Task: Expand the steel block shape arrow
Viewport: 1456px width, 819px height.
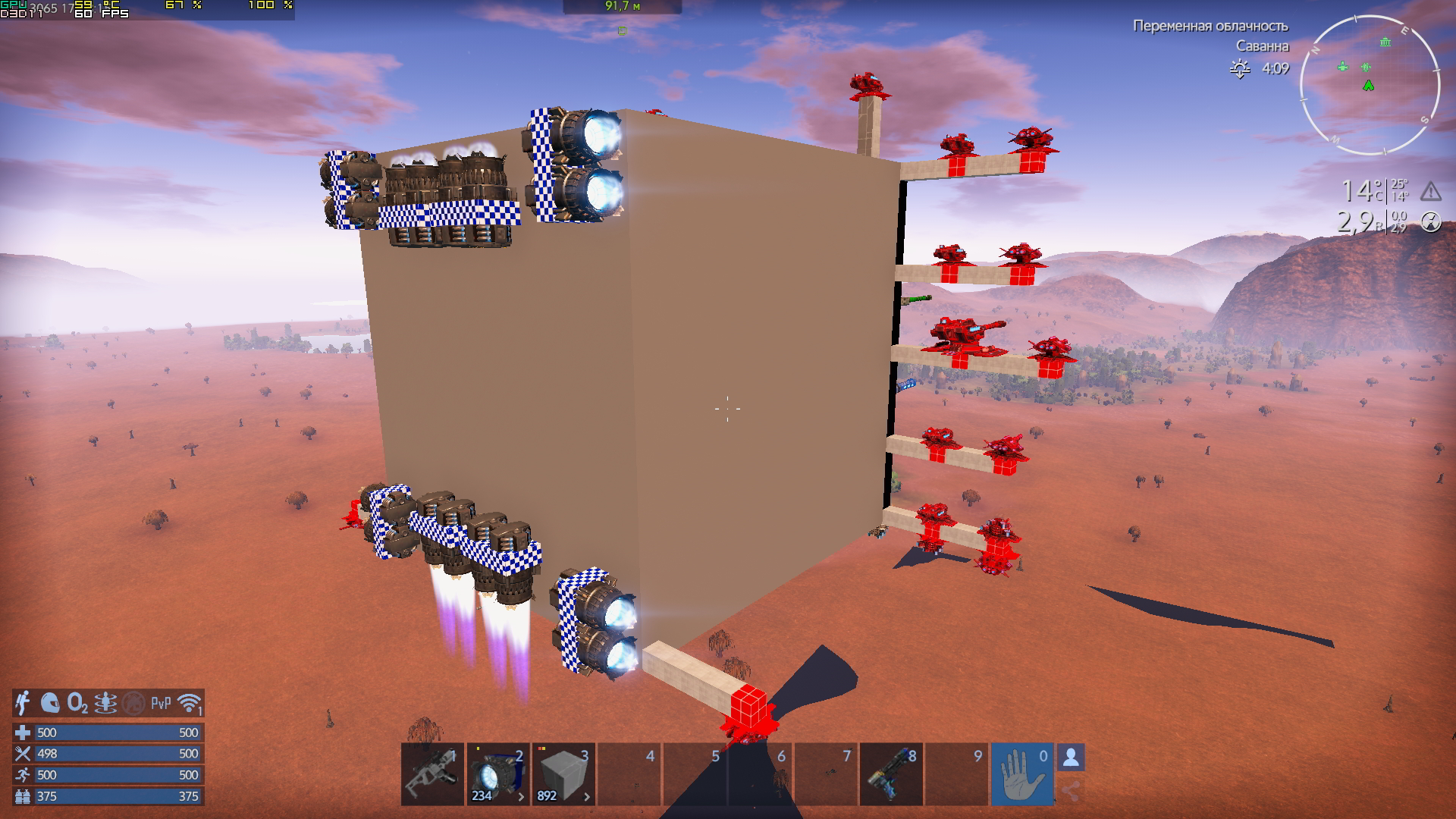Action: [586, 796]
